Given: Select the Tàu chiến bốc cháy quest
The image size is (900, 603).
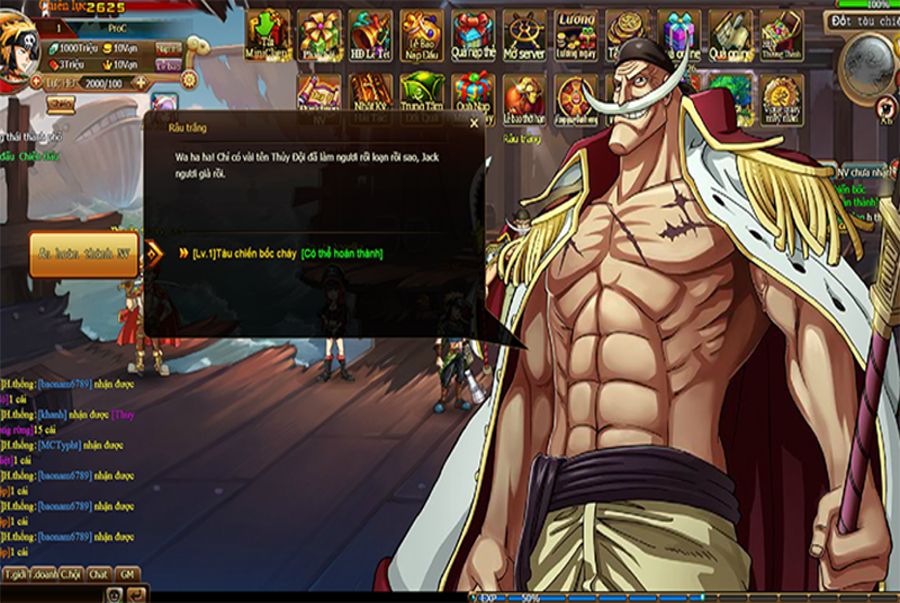Looking at the screenshot, I should (x=244, y=254).
